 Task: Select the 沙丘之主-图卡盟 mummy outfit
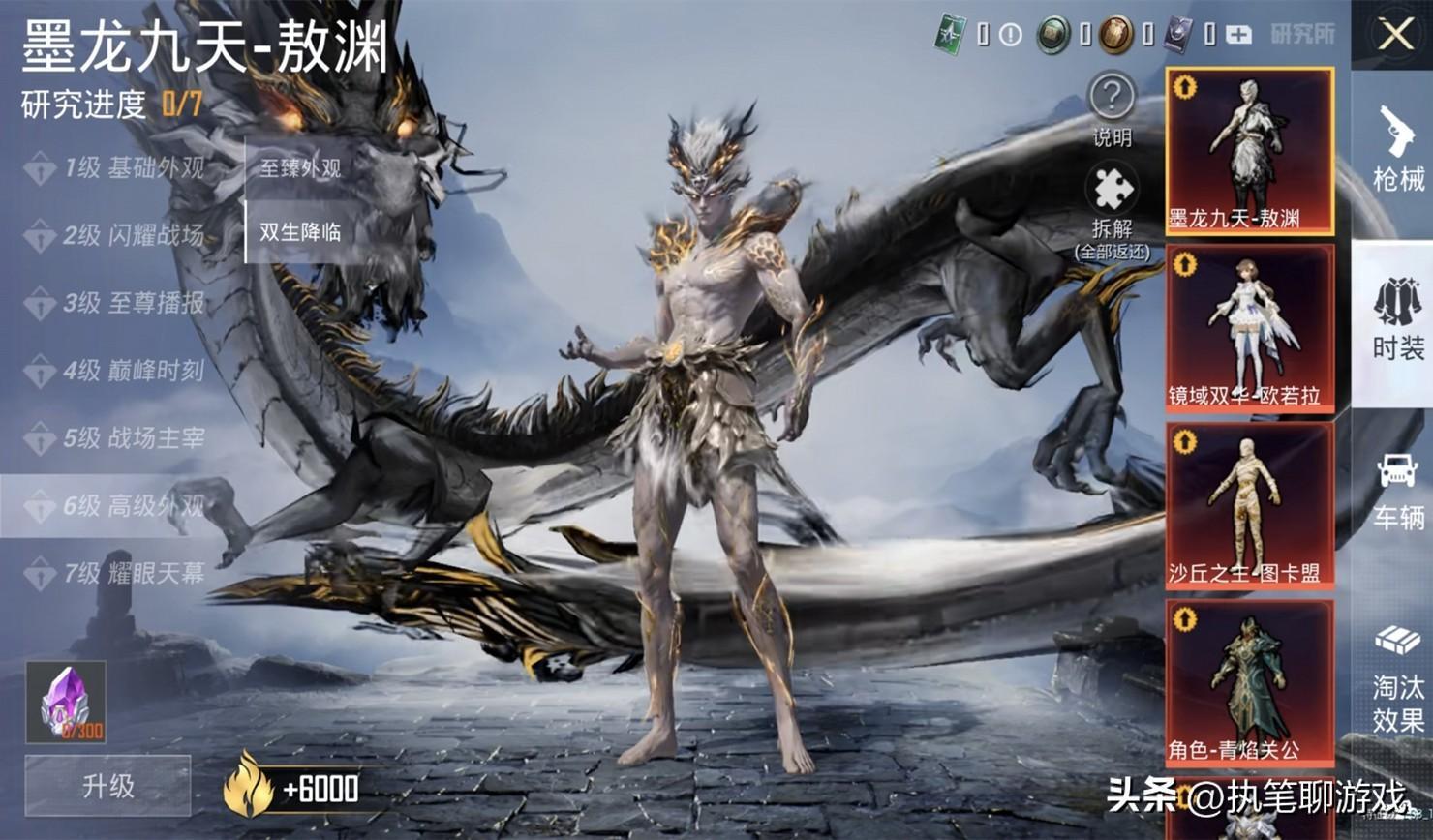click(1249, 505)
